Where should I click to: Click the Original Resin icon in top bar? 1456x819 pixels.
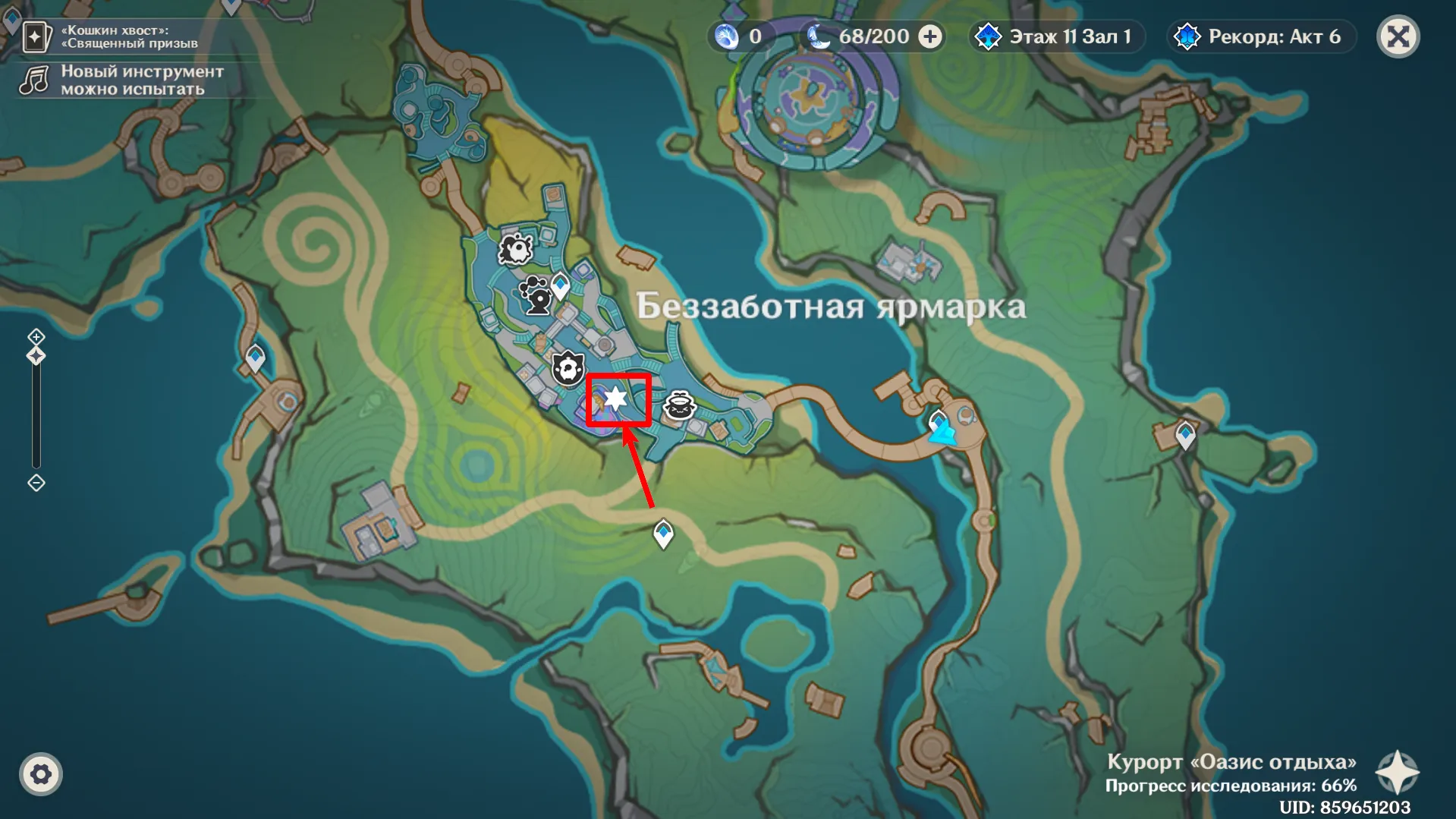tap(726, 36)
